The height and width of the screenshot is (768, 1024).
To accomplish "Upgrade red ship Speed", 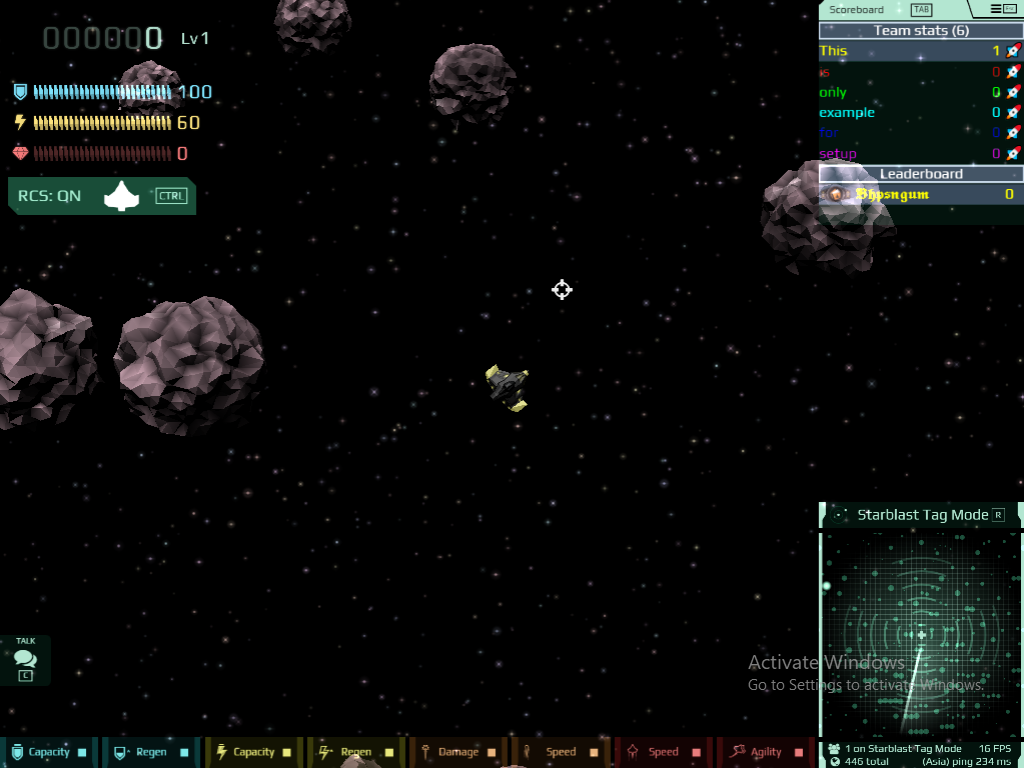I will pos(662,752).
